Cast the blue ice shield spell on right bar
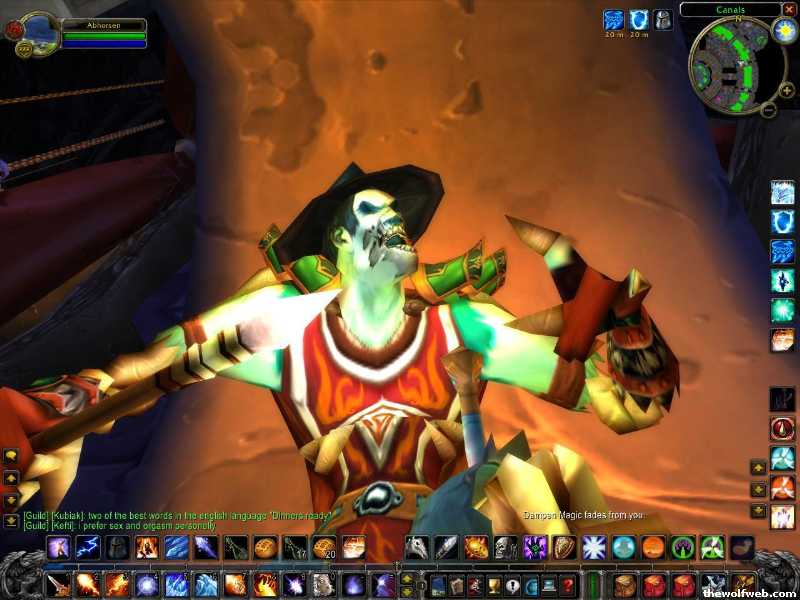The height and width of the screenshot is (600, 800). click(x=782, y=221)
